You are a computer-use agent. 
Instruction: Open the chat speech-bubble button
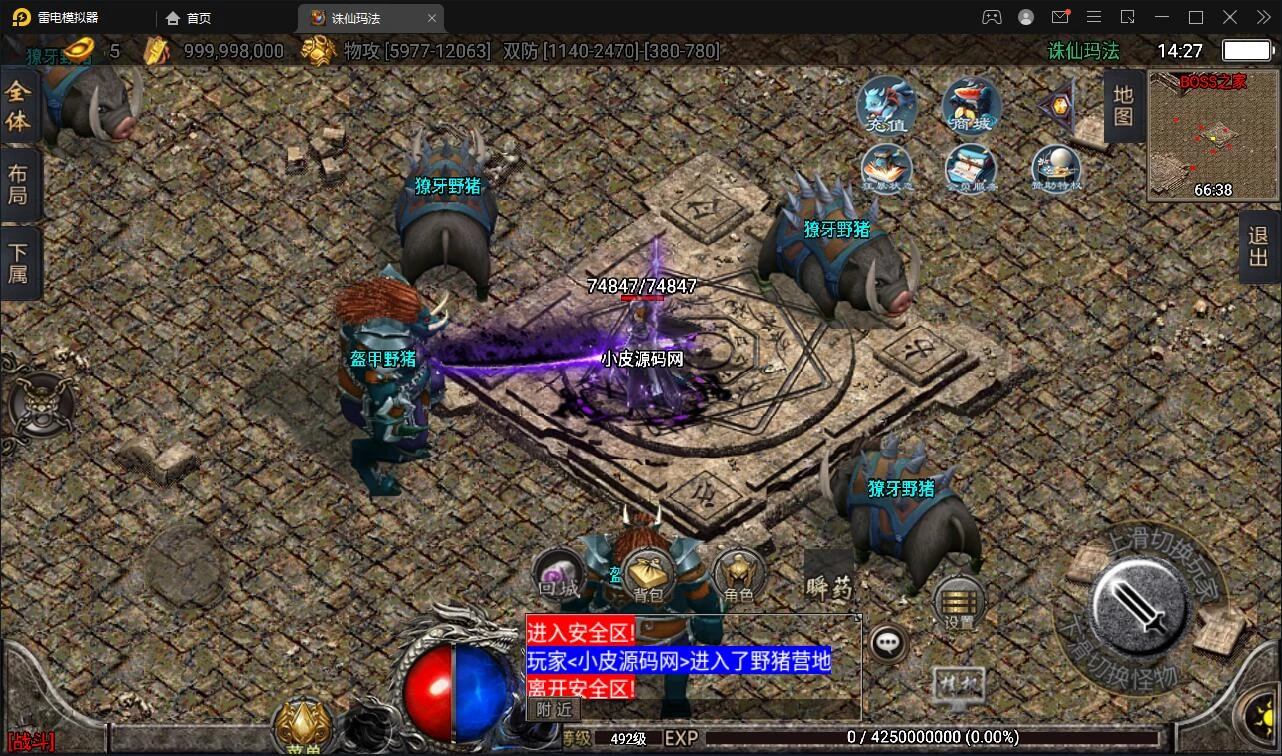888,643
